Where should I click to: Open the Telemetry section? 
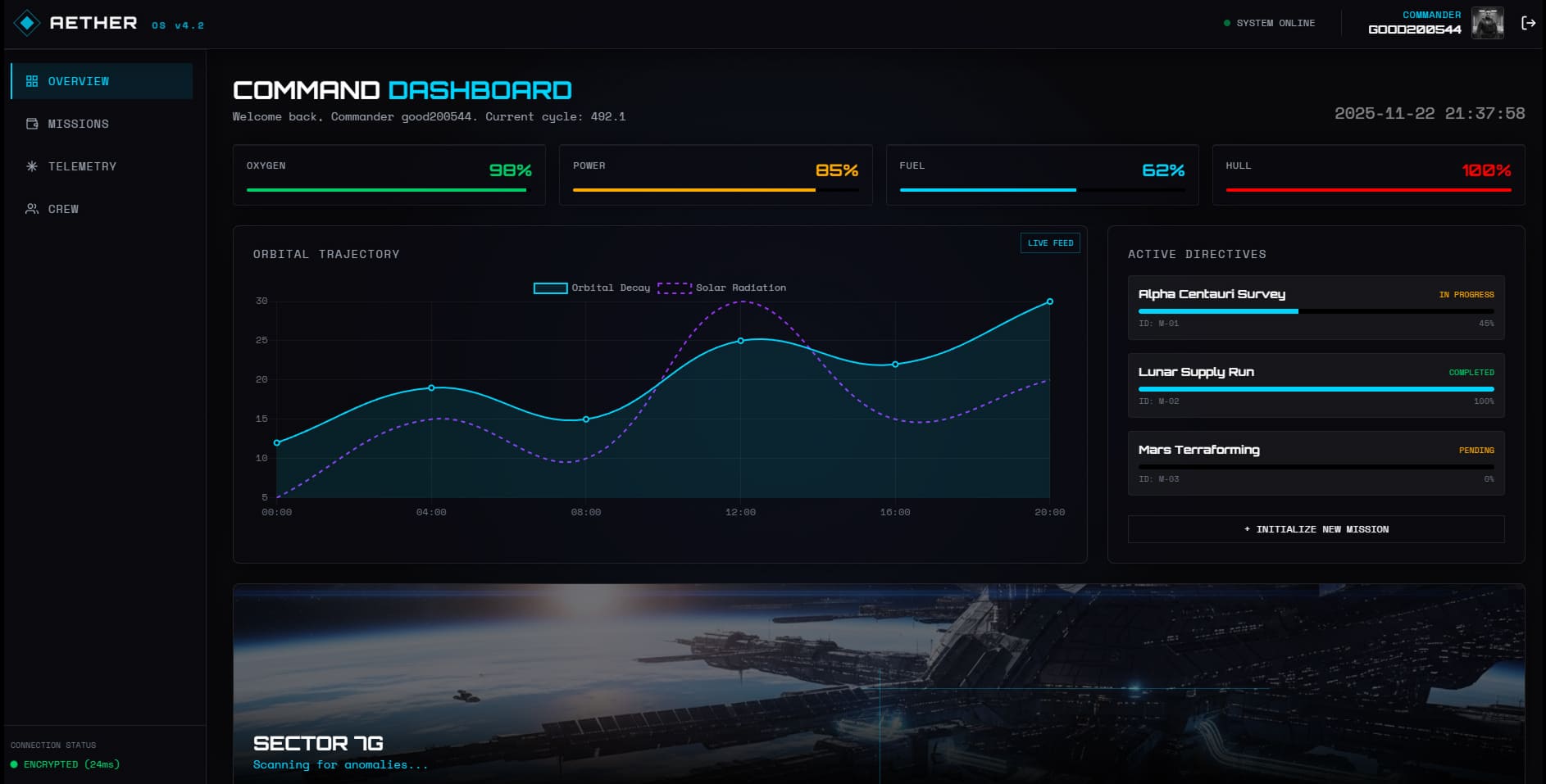pos(102,166)
